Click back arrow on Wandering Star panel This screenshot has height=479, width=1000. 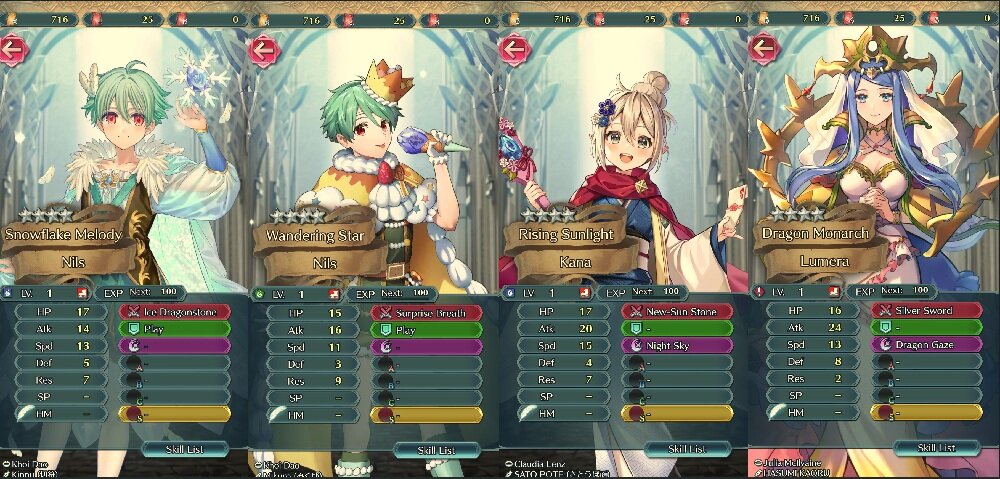tap(264, 48)
